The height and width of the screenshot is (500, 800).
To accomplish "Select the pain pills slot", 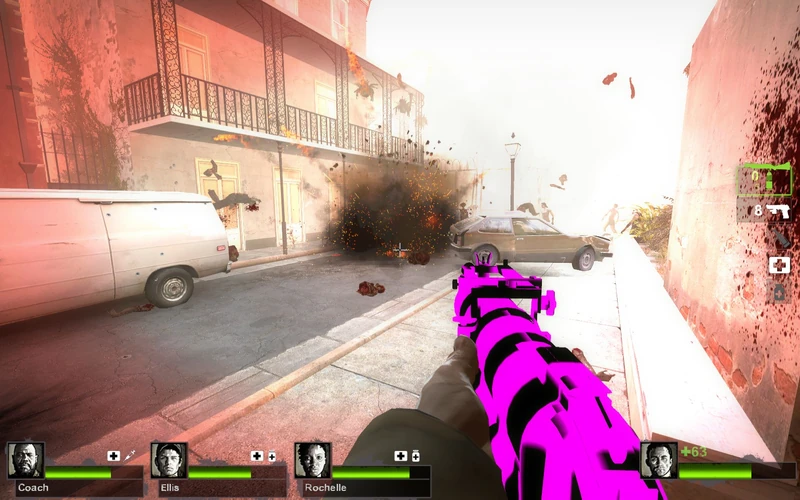I will point(779,292).
